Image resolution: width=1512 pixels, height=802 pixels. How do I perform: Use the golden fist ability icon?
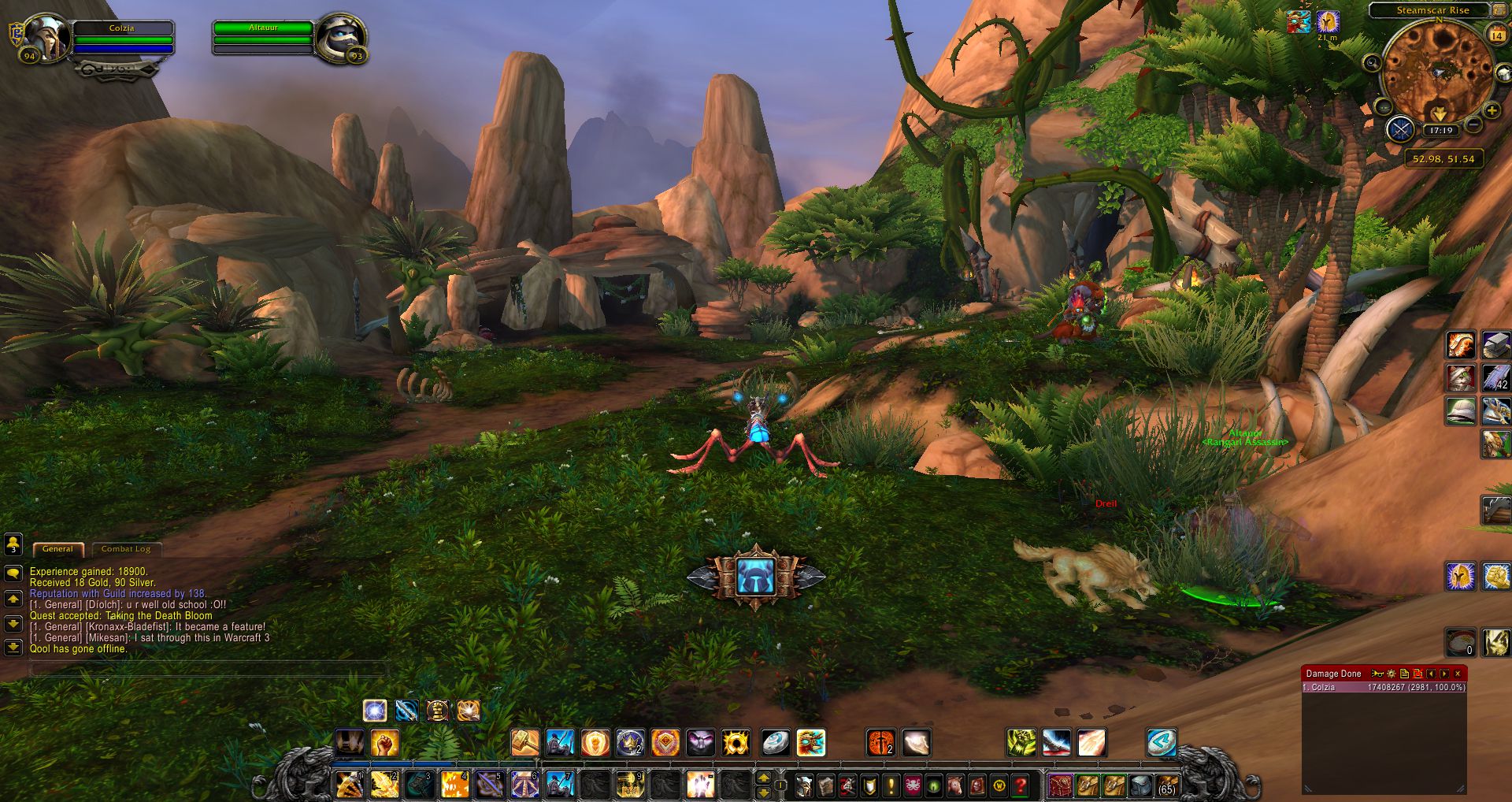click(x=385, y=742)
